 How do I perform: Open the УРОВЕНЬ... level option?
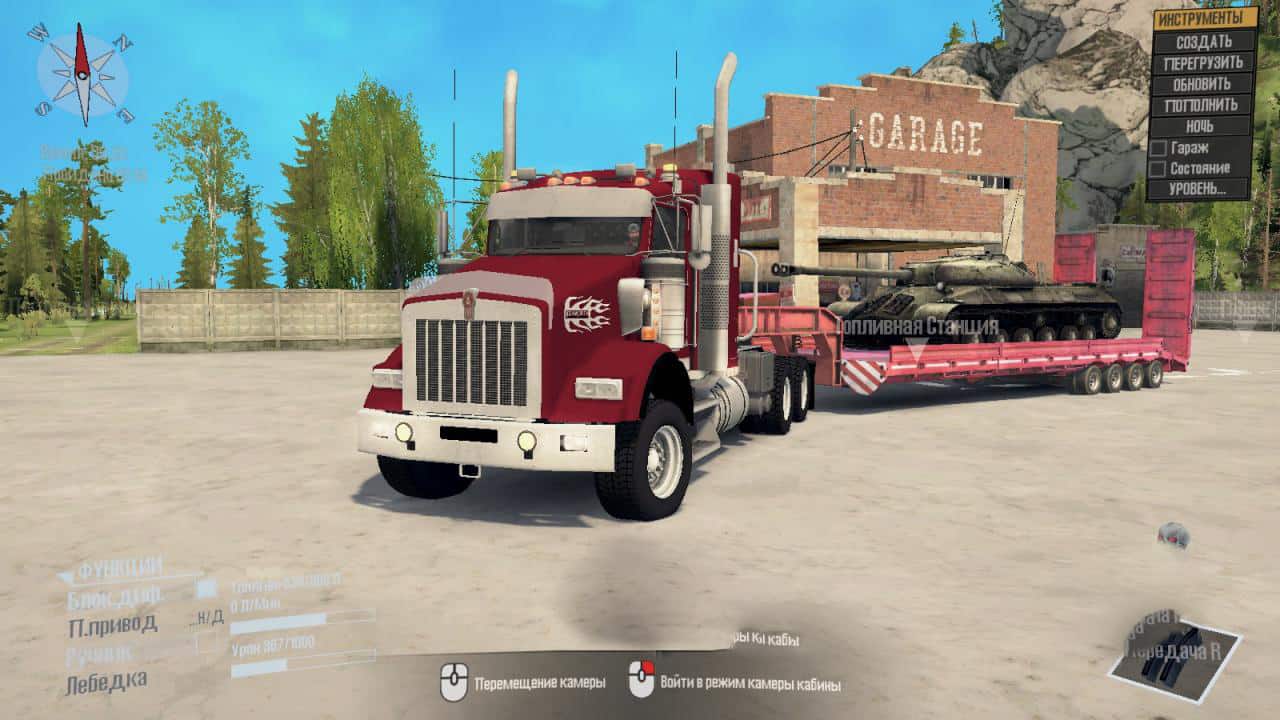pos(1203,188)
